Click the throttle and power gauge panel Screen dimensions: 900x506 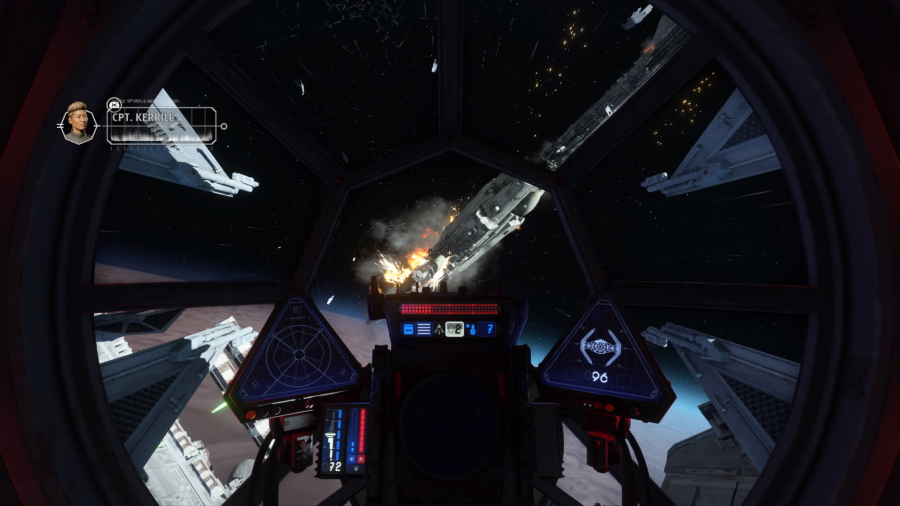(345, 440)
